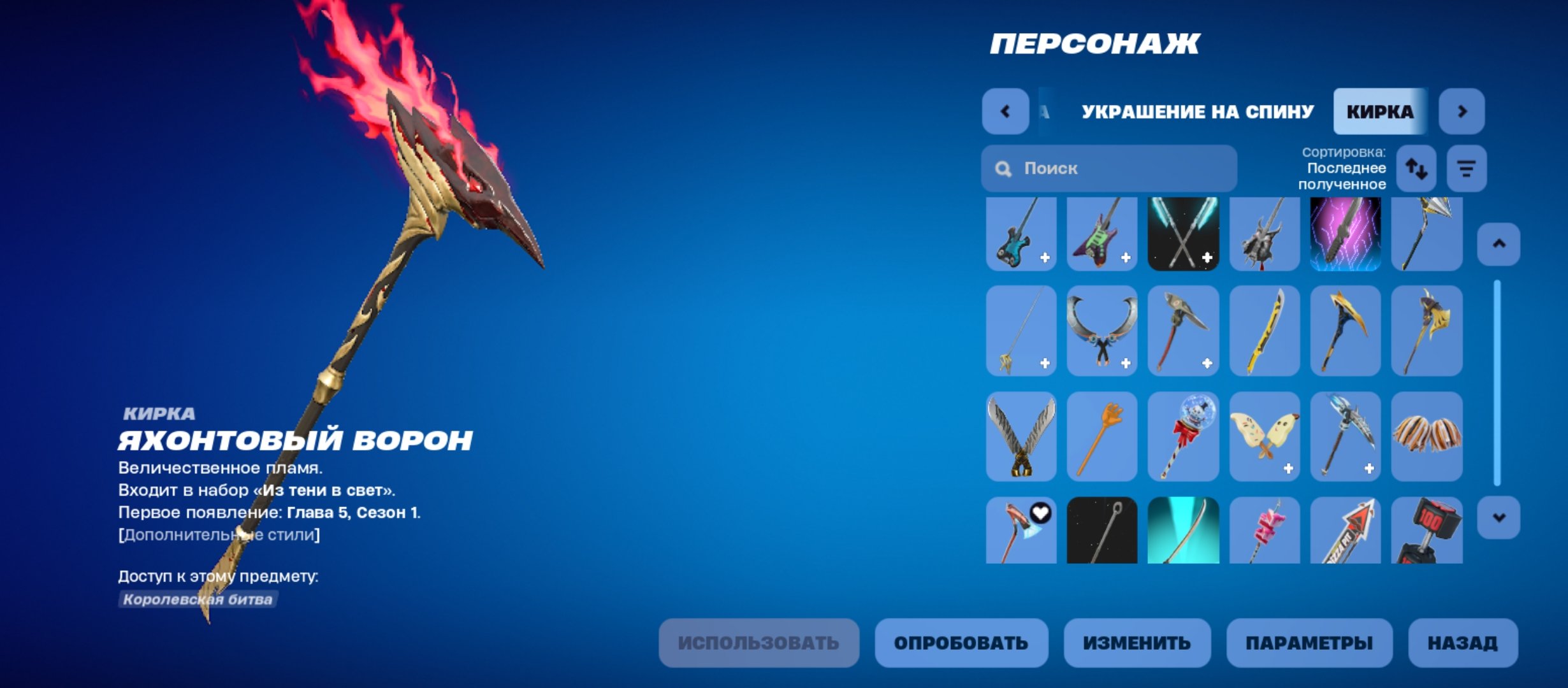Click the magnifying glass search icon
This screenshot has width=1568, height=688.
click(x=1004, y=168)
